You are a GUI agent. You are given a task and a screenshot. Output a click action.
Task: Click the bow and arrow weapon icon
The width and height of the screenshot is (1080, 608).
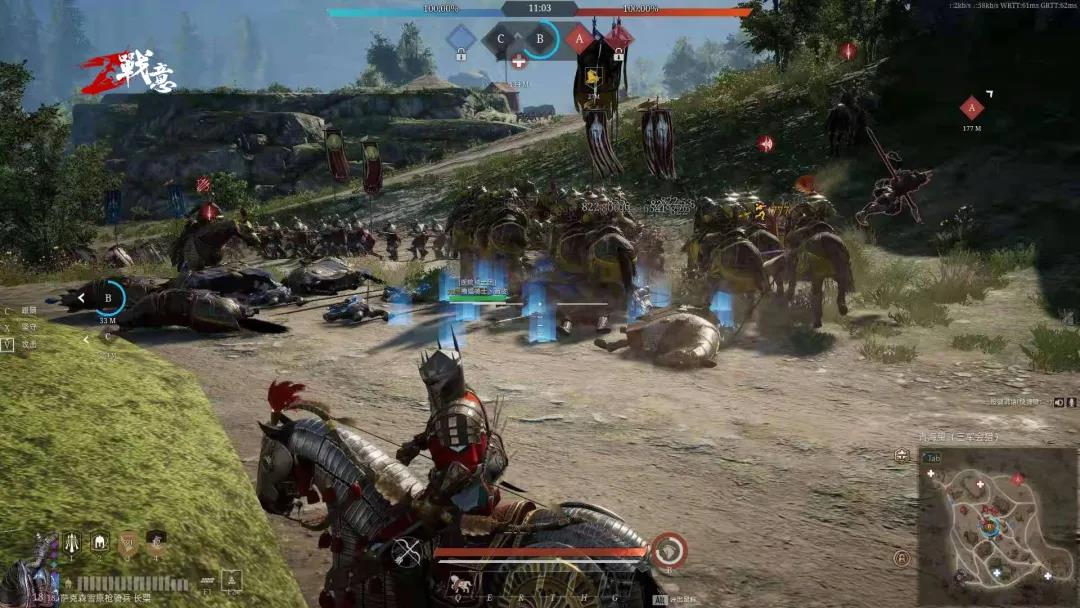click(x=406, y=551)
